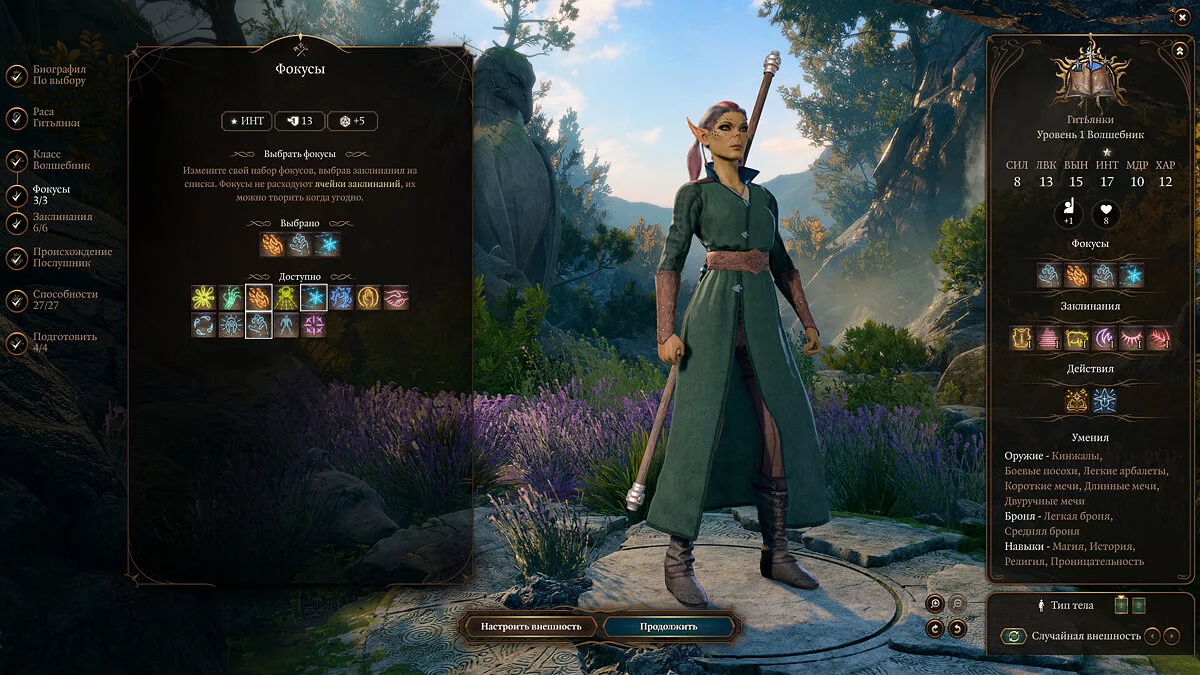This screenshot has width=1200, height=675.
Task: Select the pink closed eye spell icon
Action: point(1131,338)
